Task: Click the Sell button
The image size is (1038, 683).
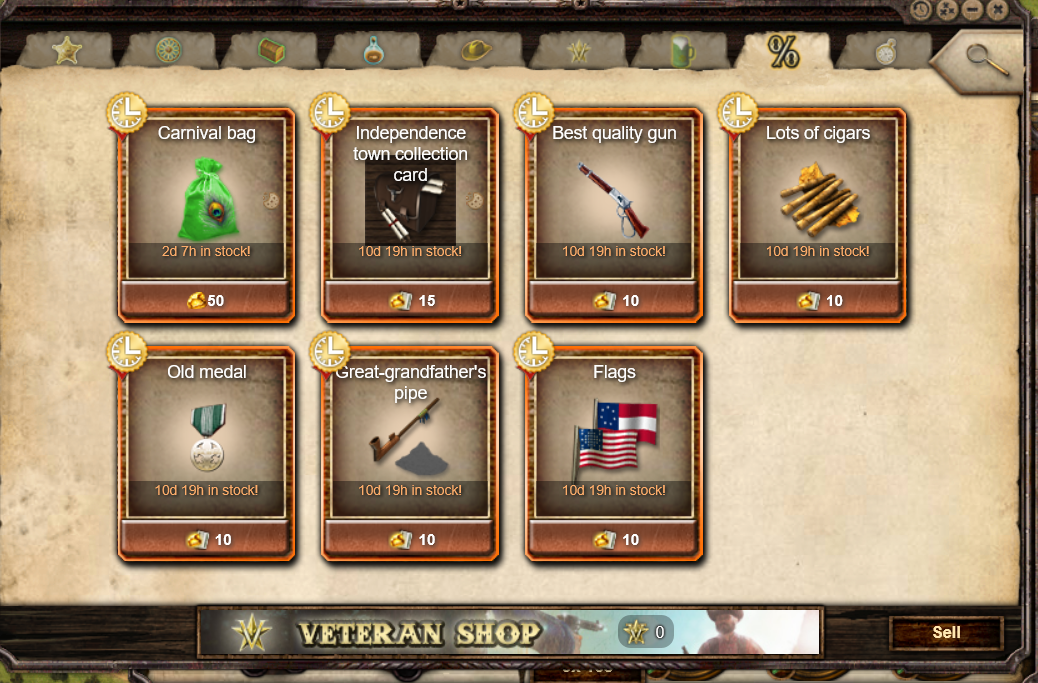Action: (x=945, y=632)
